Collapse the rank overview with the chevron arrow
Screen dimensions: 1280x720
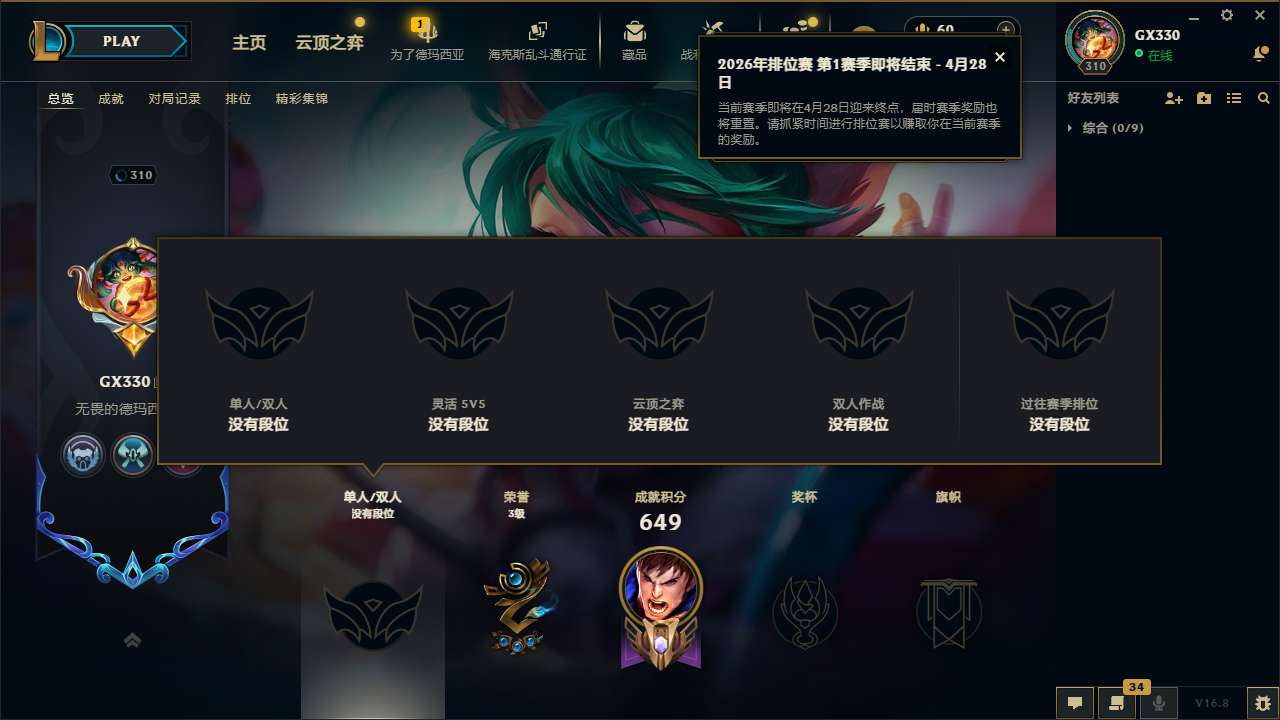coord(131,640)
